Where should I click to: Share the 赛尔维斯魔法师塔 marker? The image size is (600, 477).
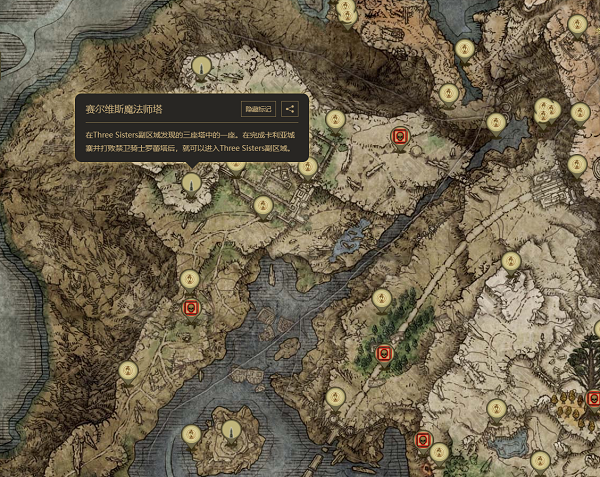(289, 109)
